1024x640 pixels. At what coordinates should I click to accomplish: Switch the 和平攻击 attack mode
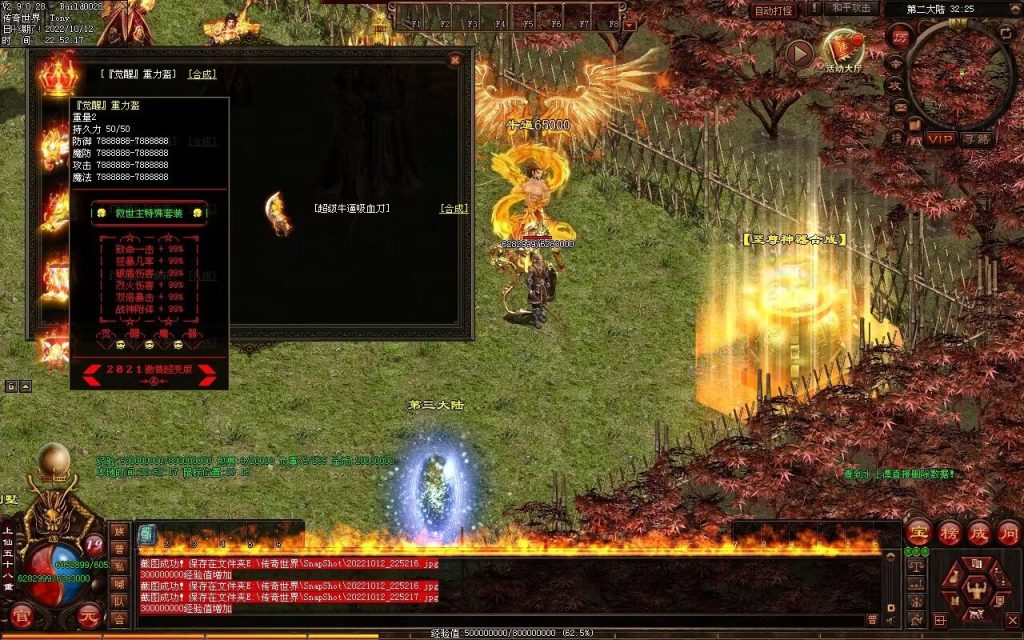(x=853, y=9)
